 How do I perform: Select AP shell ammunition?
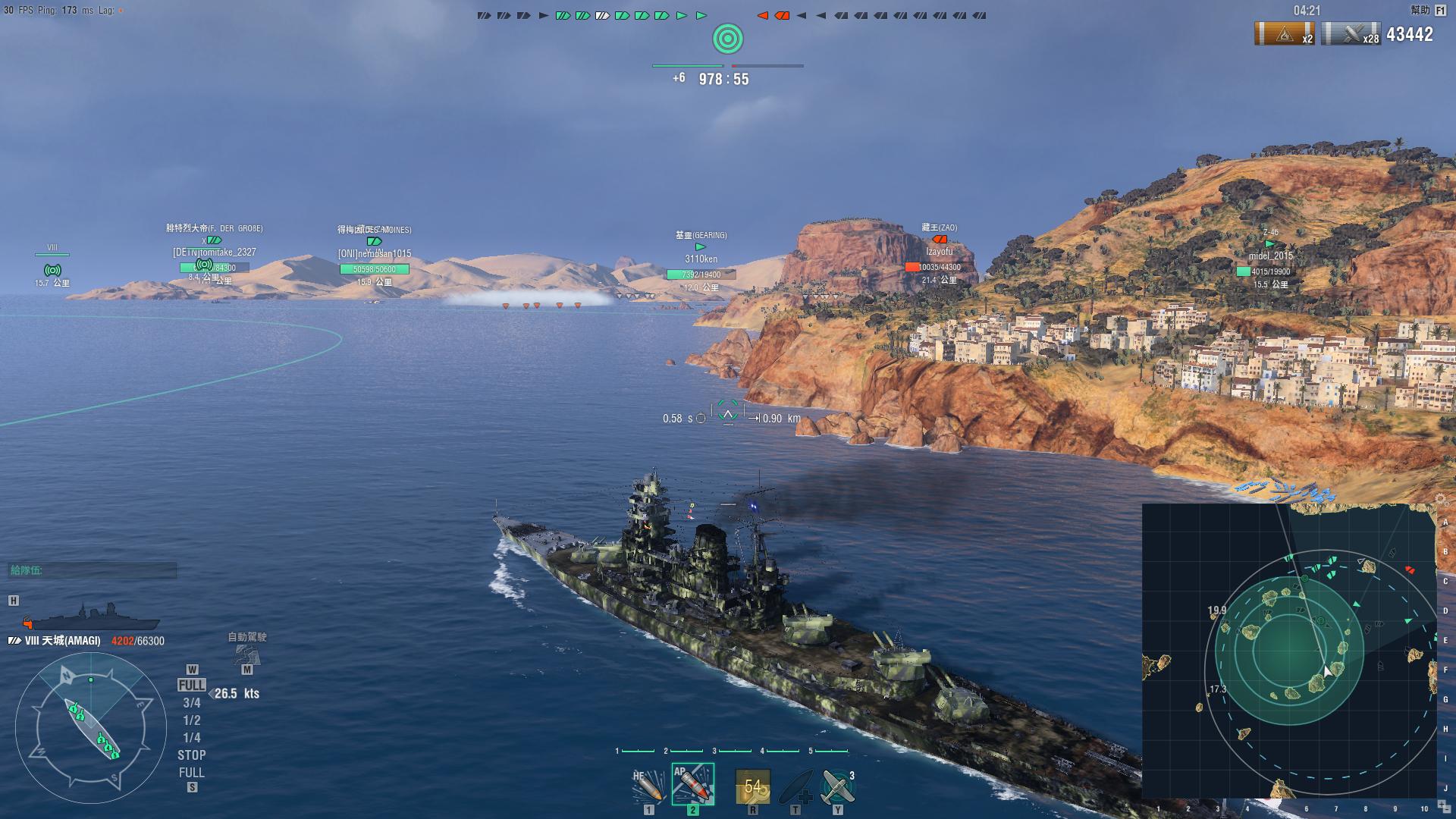point(692,784)
